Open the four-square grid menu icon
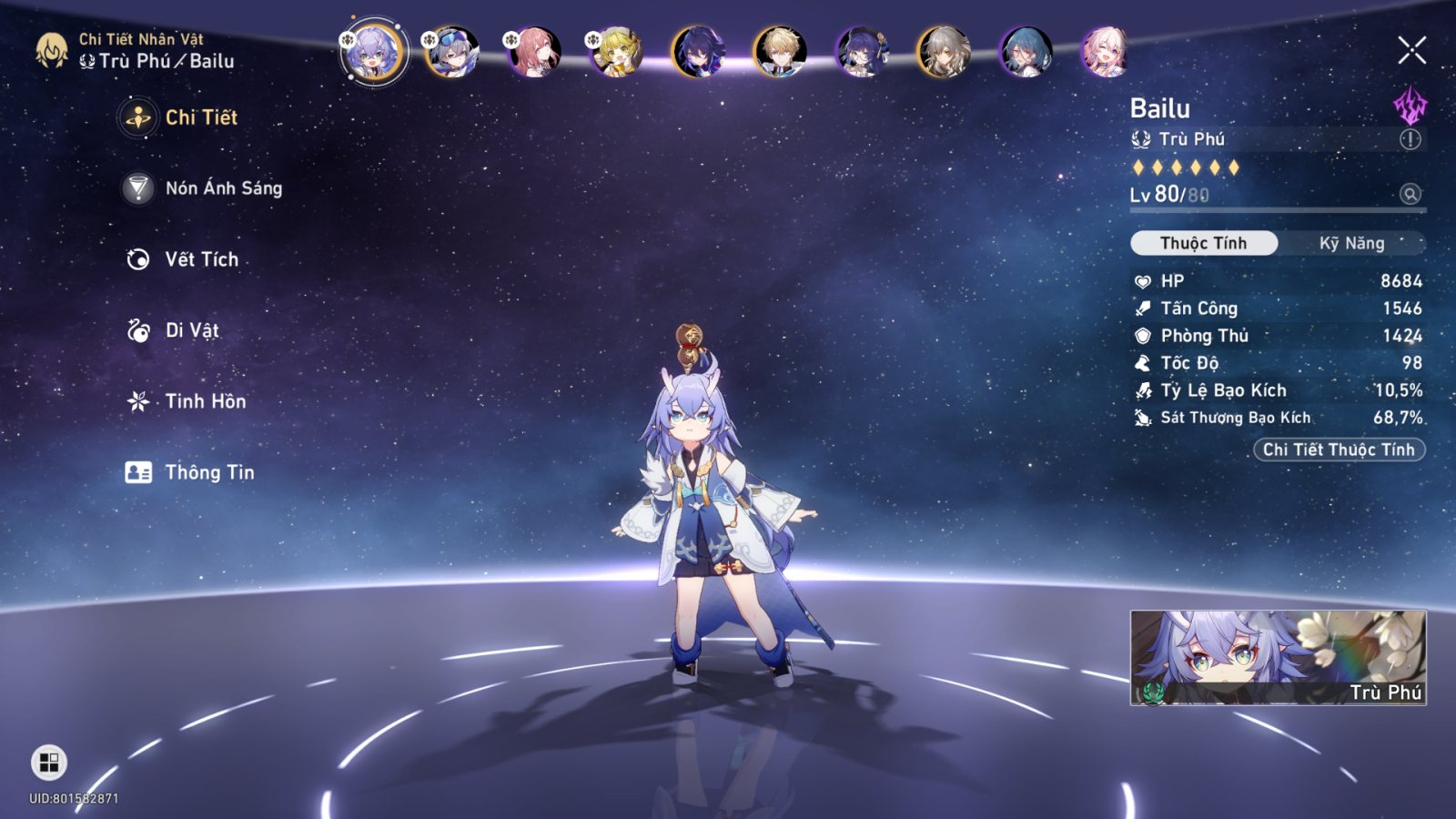 (x=49, y=762)
